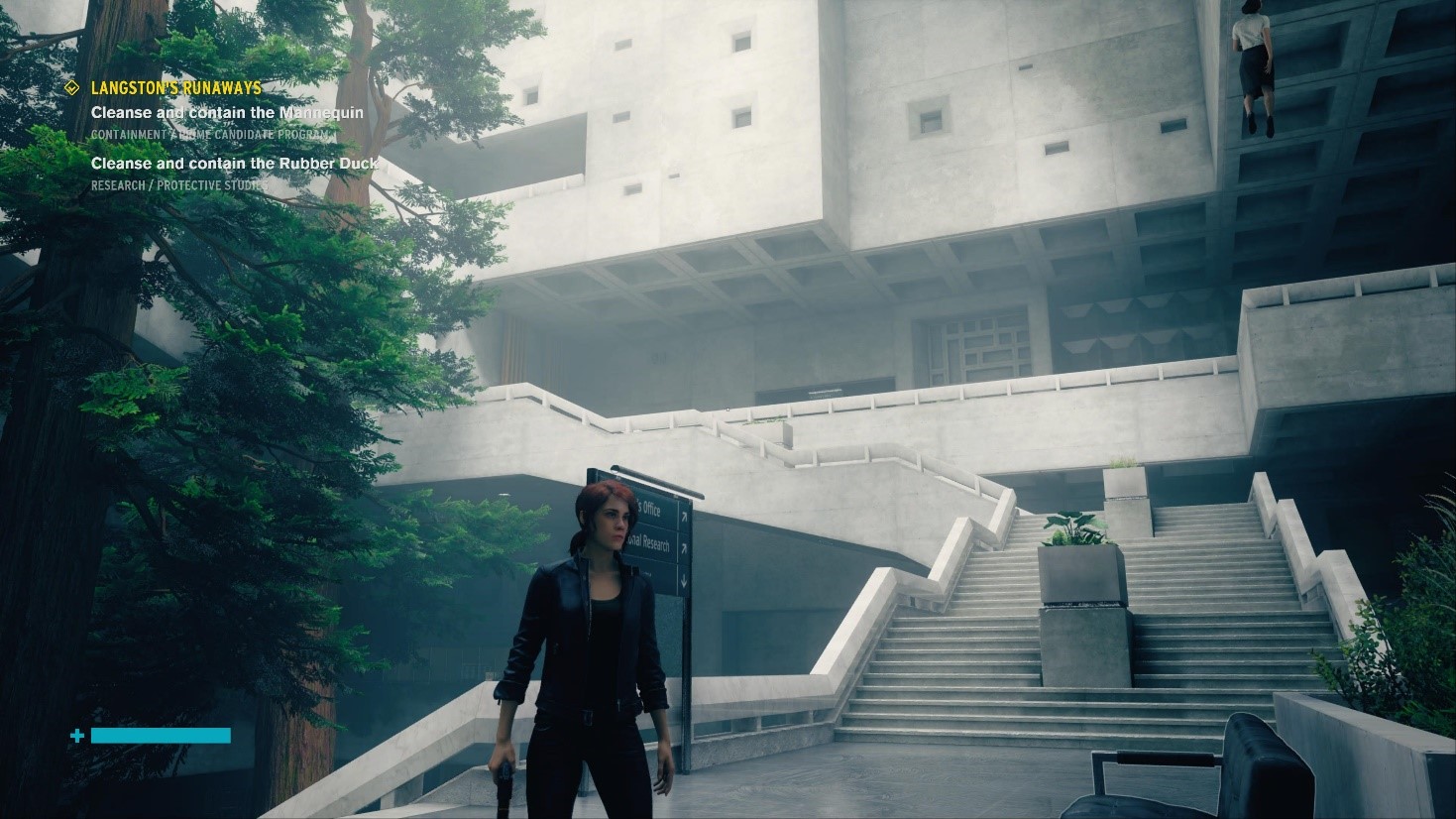
Task: Click the plus icon beside the health bar
Action: click(x=75, y=736)
